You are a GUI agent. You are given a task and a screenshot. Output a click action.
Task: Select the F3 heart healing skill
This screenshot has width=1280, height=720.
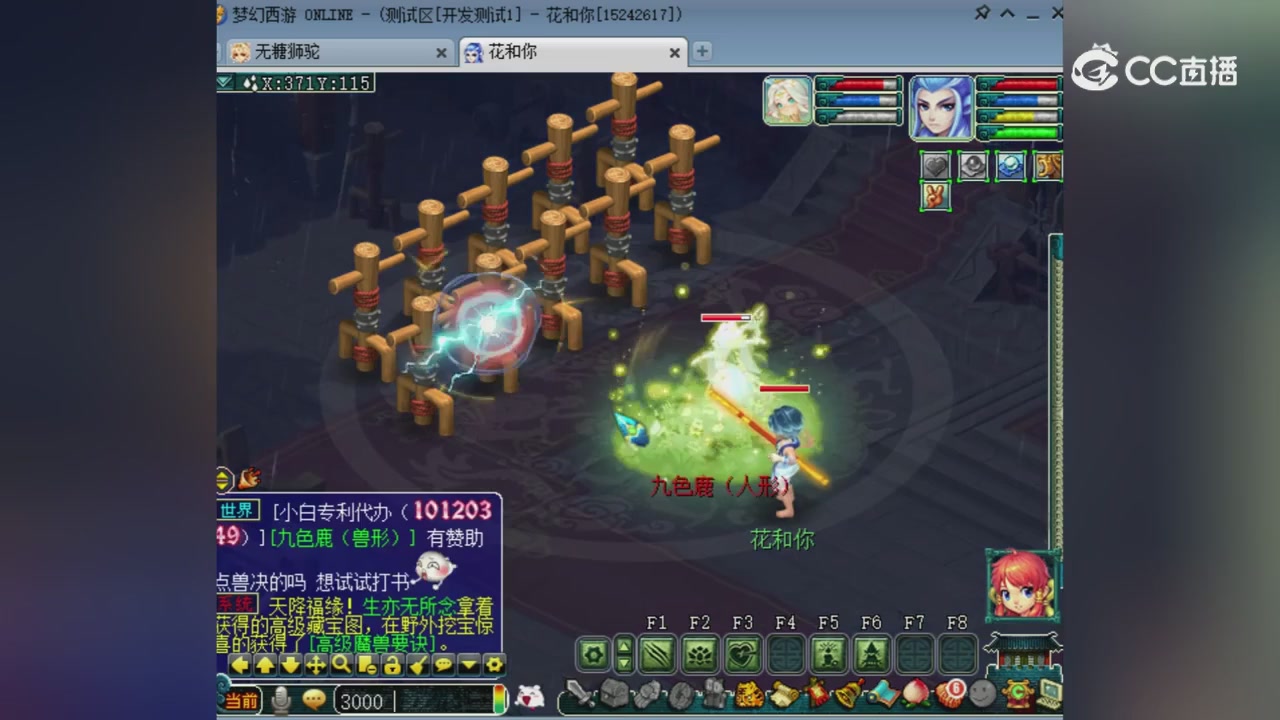tap(742, 654)
